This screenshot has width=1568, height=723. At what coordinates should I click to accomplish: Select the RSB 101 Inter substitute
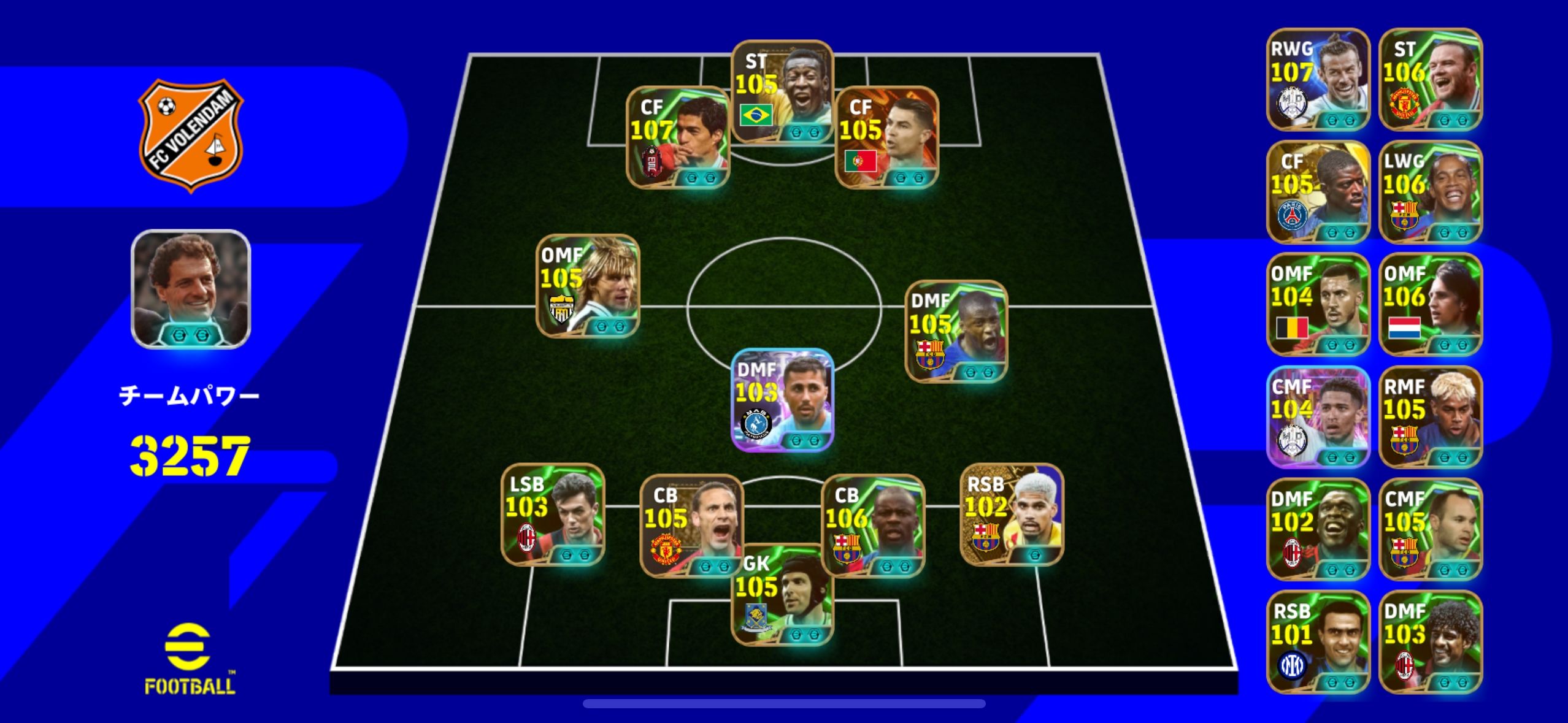[x=1318, y=641]
